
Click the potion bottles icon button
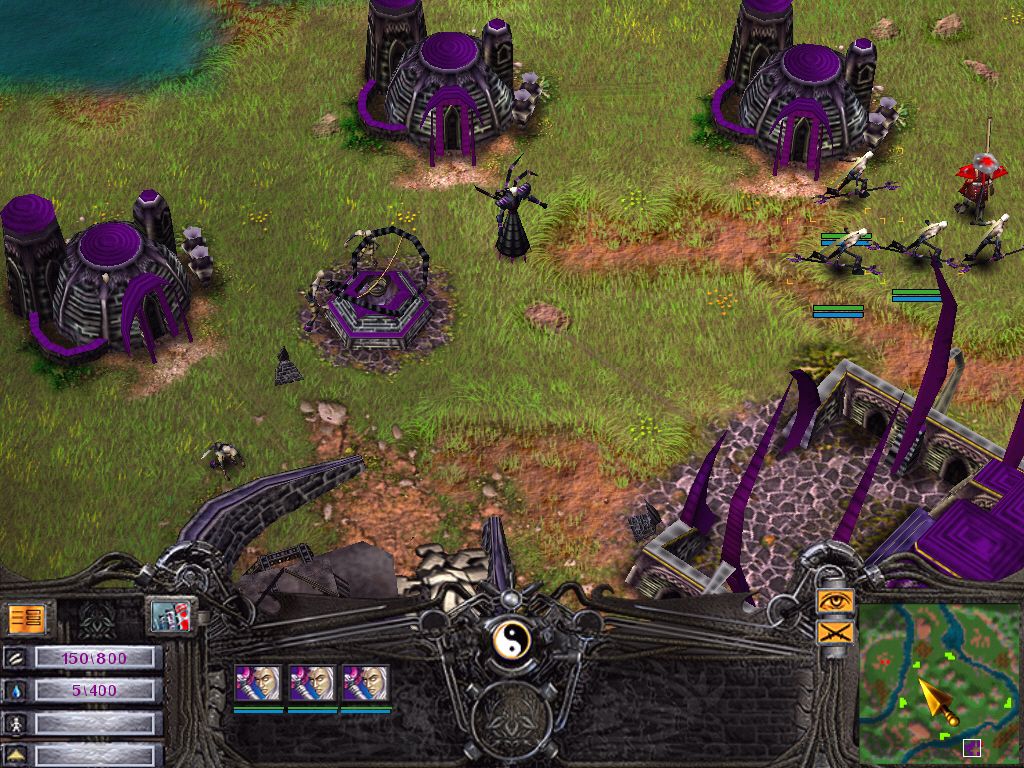coord(172,615)
